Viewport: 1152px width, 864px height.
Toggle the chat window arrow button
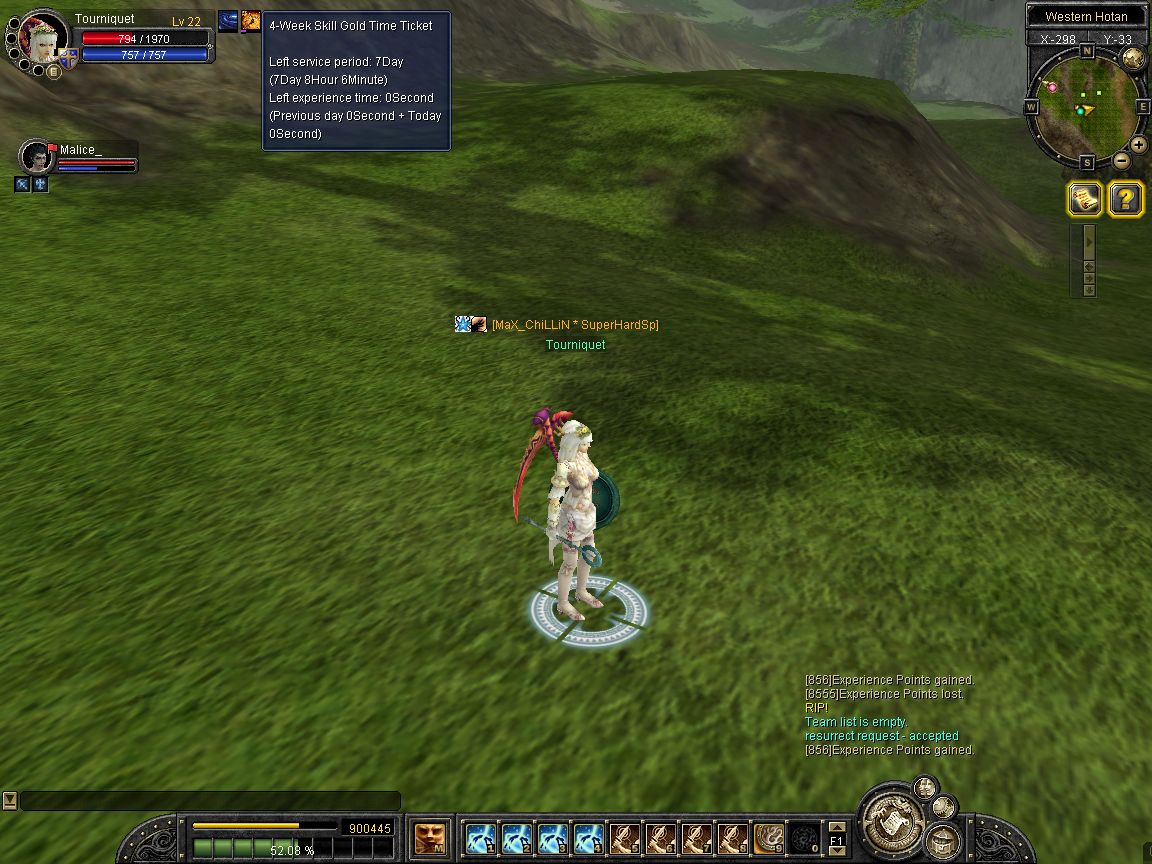tap(9, 800)
